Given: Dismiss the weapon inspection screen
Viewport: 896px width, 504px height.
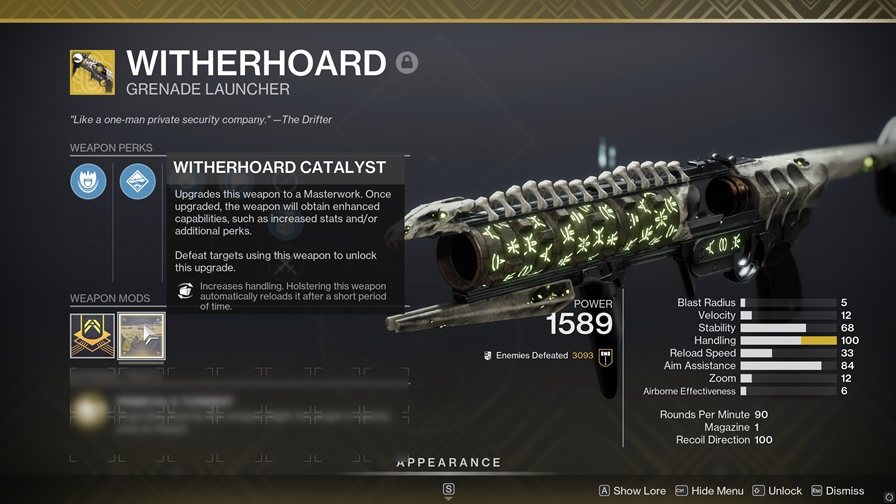Looking at the screenshot, I should (837, 491).
